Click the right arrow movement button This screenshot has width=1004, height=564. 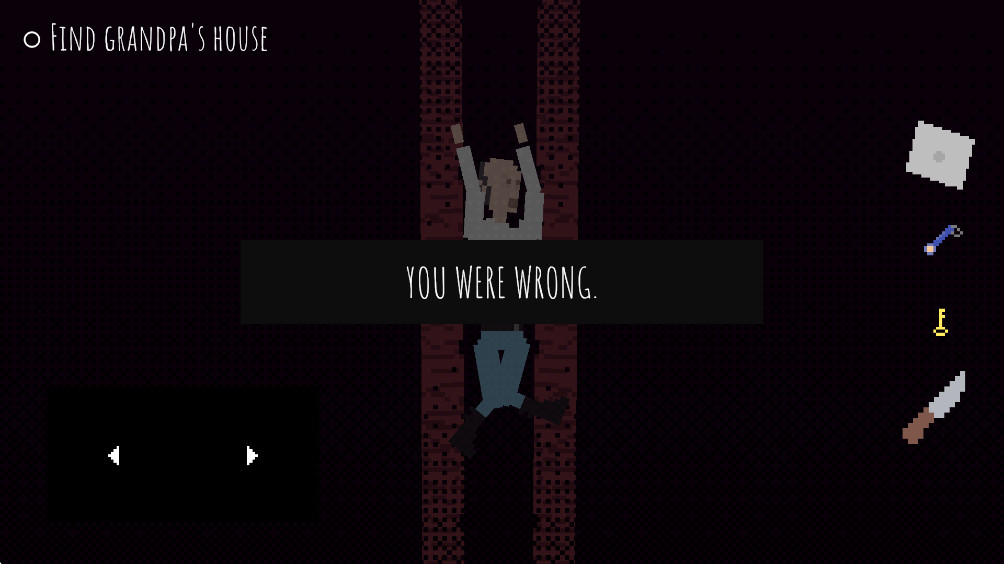click(252, 456)
